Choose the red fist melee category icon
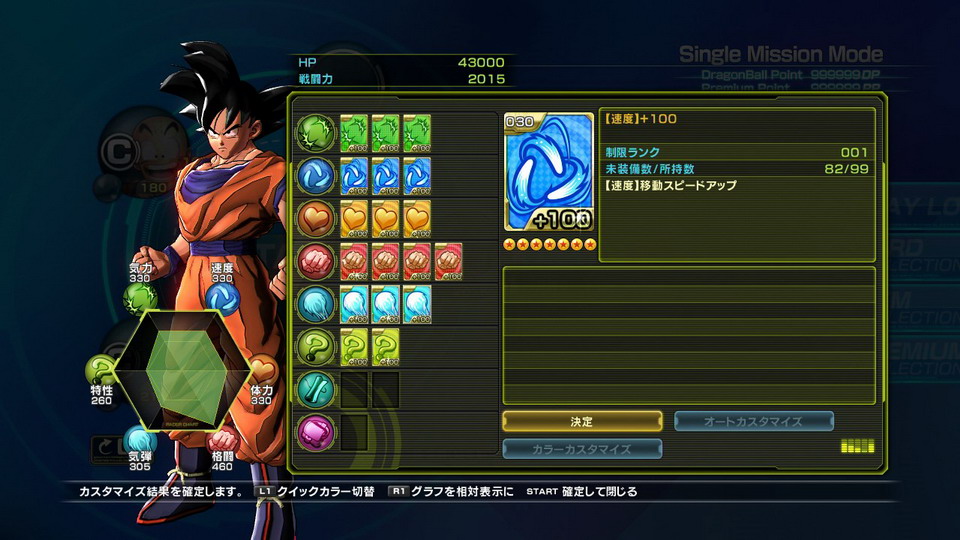Viewport: 960px width, 540px height. pos(316,262)
